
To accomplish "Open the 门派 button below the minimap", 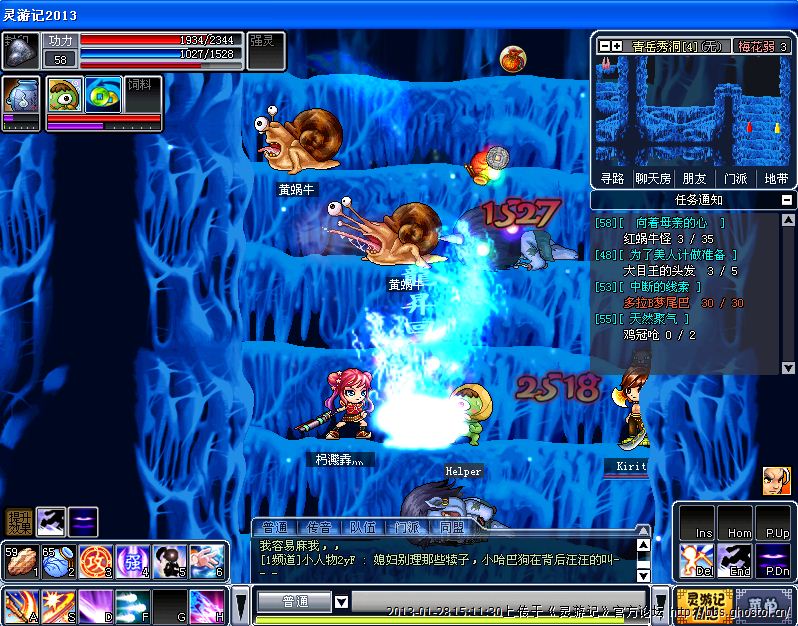I will [735, 178].
